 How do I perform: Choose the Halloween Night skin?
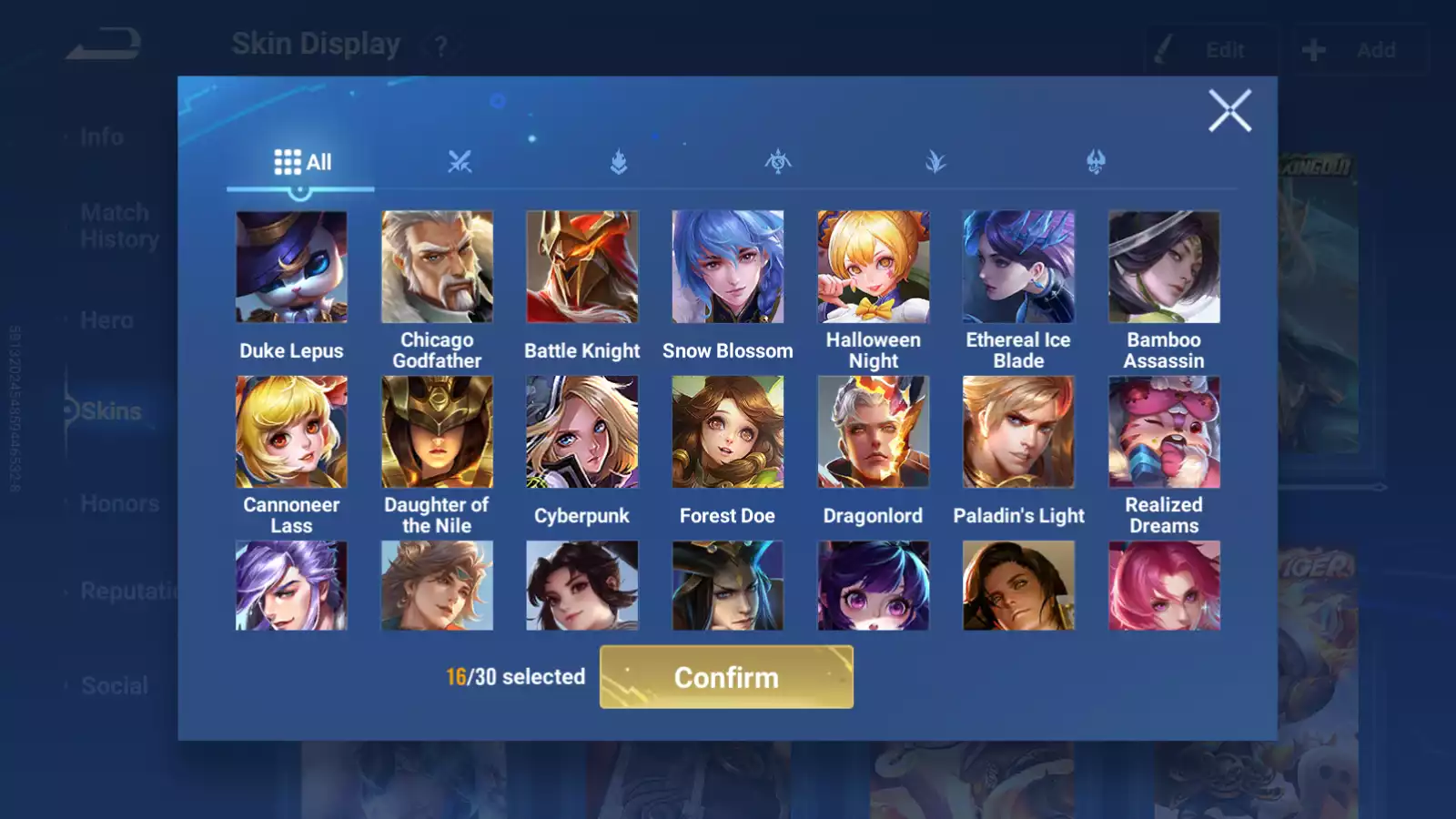coord(873,268)
